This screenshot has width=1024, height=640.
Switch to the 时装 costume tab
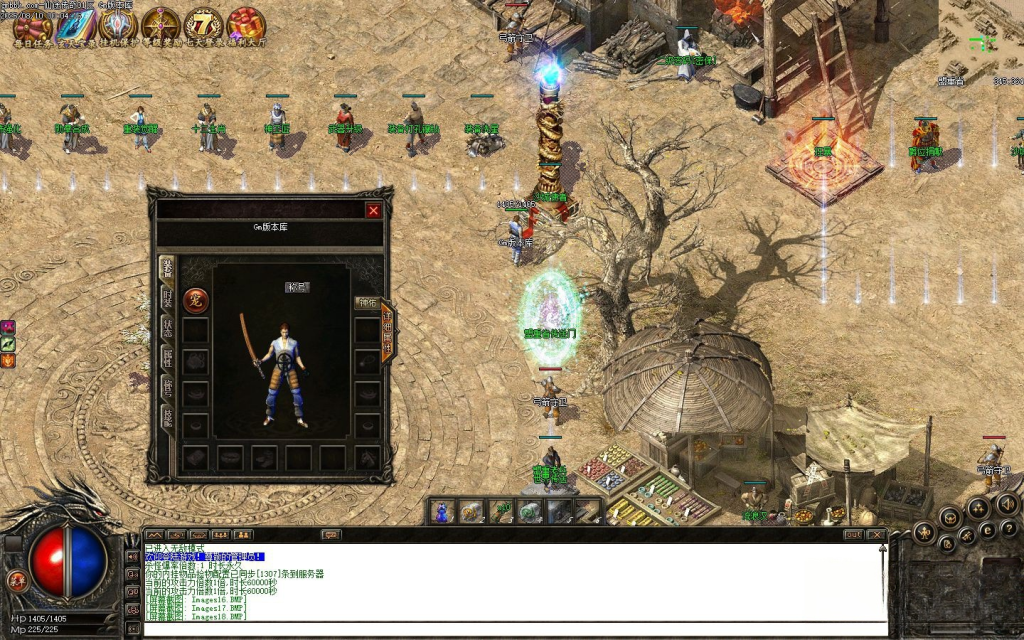tap(167, 298)
